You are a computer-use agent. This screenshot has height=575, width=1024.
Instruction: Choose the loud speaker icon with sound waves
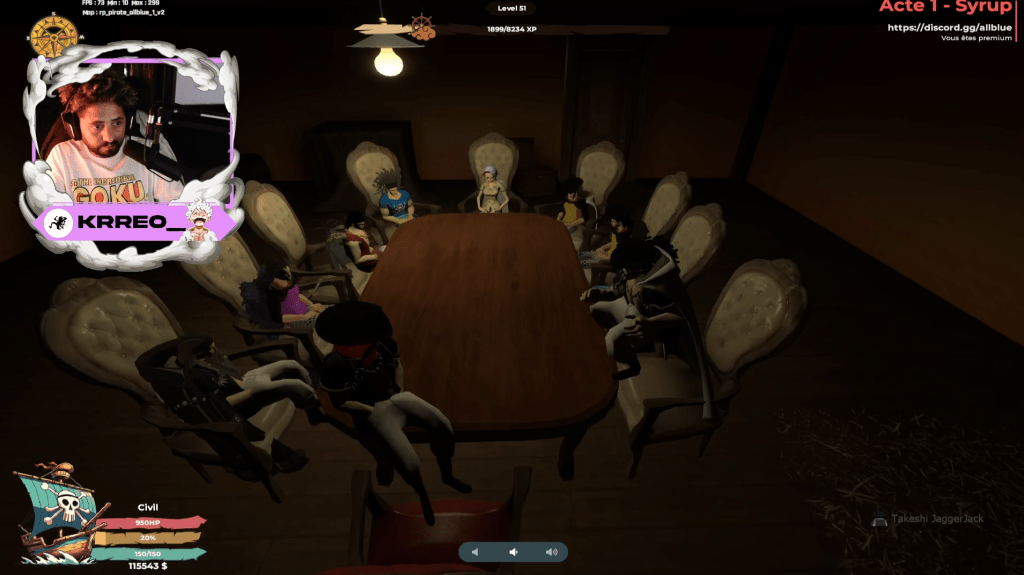click(x=551, y=552)
